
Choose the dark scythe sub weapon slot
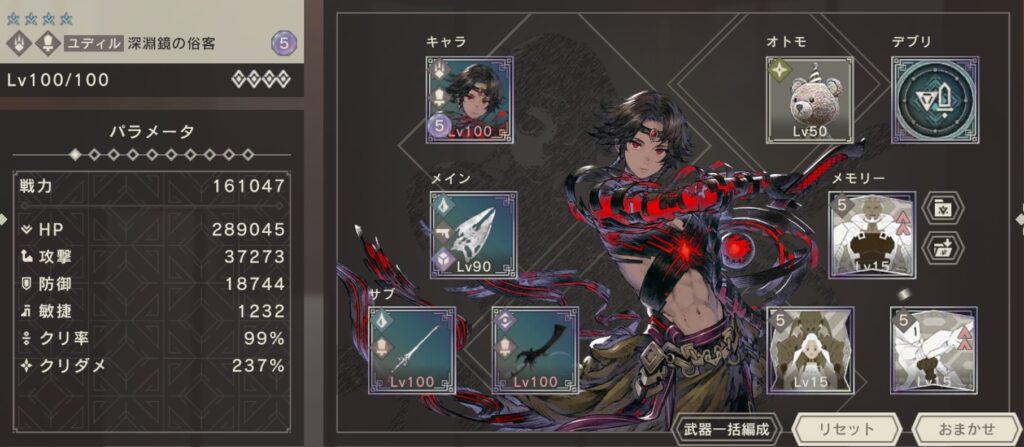point(535,350)
